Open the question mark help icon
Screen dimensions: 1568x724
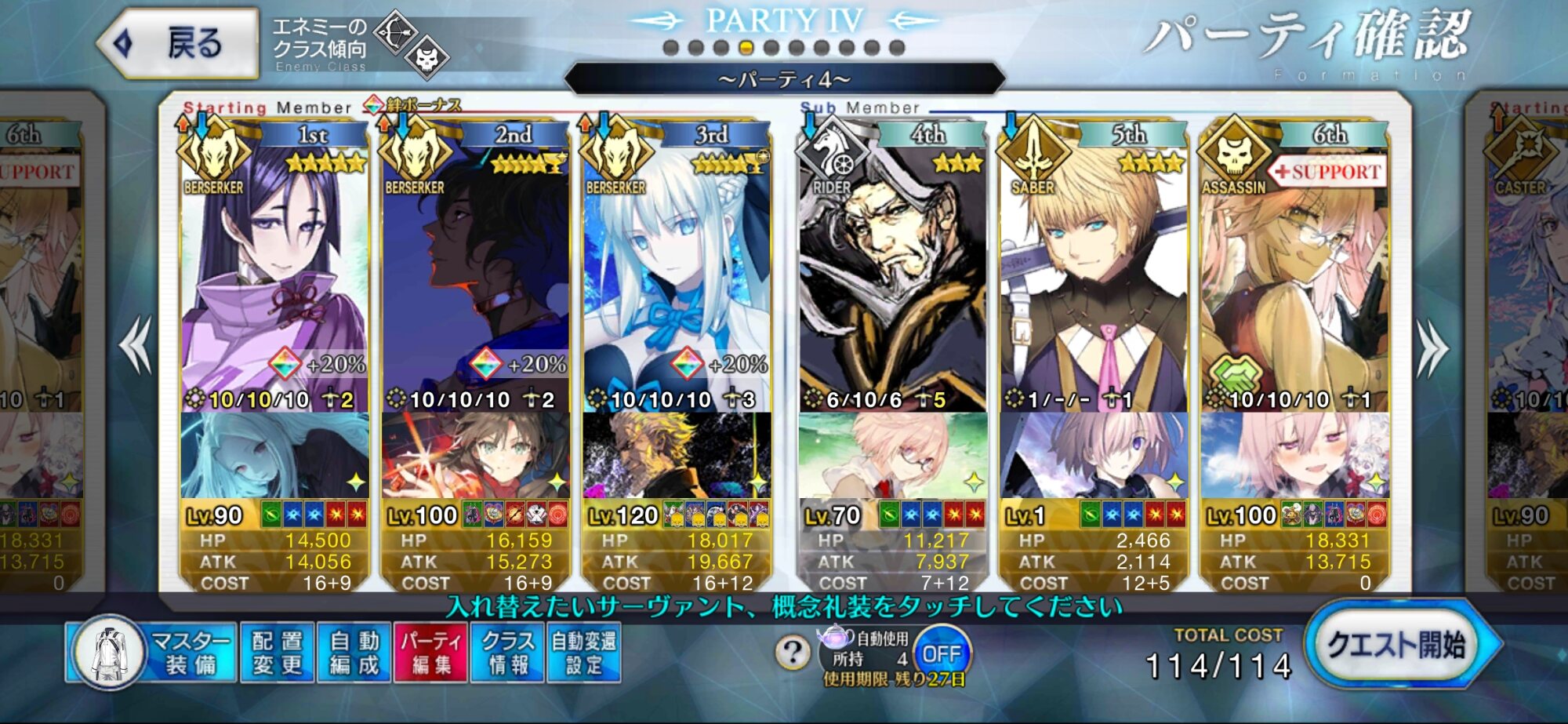pos(793,653)
